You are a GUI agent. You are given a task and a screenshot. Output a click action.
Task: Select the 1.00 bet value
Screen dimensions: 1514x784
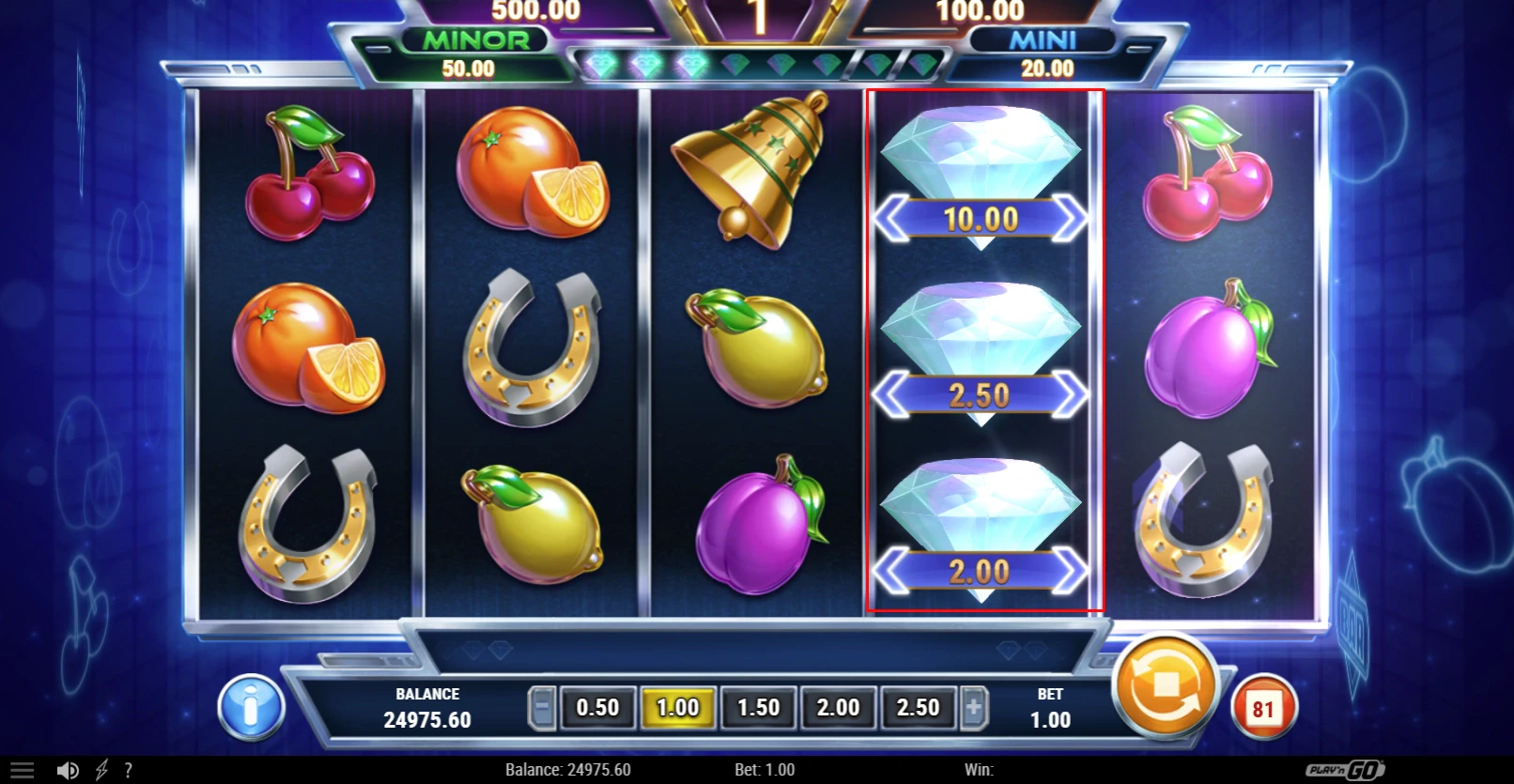678,707
